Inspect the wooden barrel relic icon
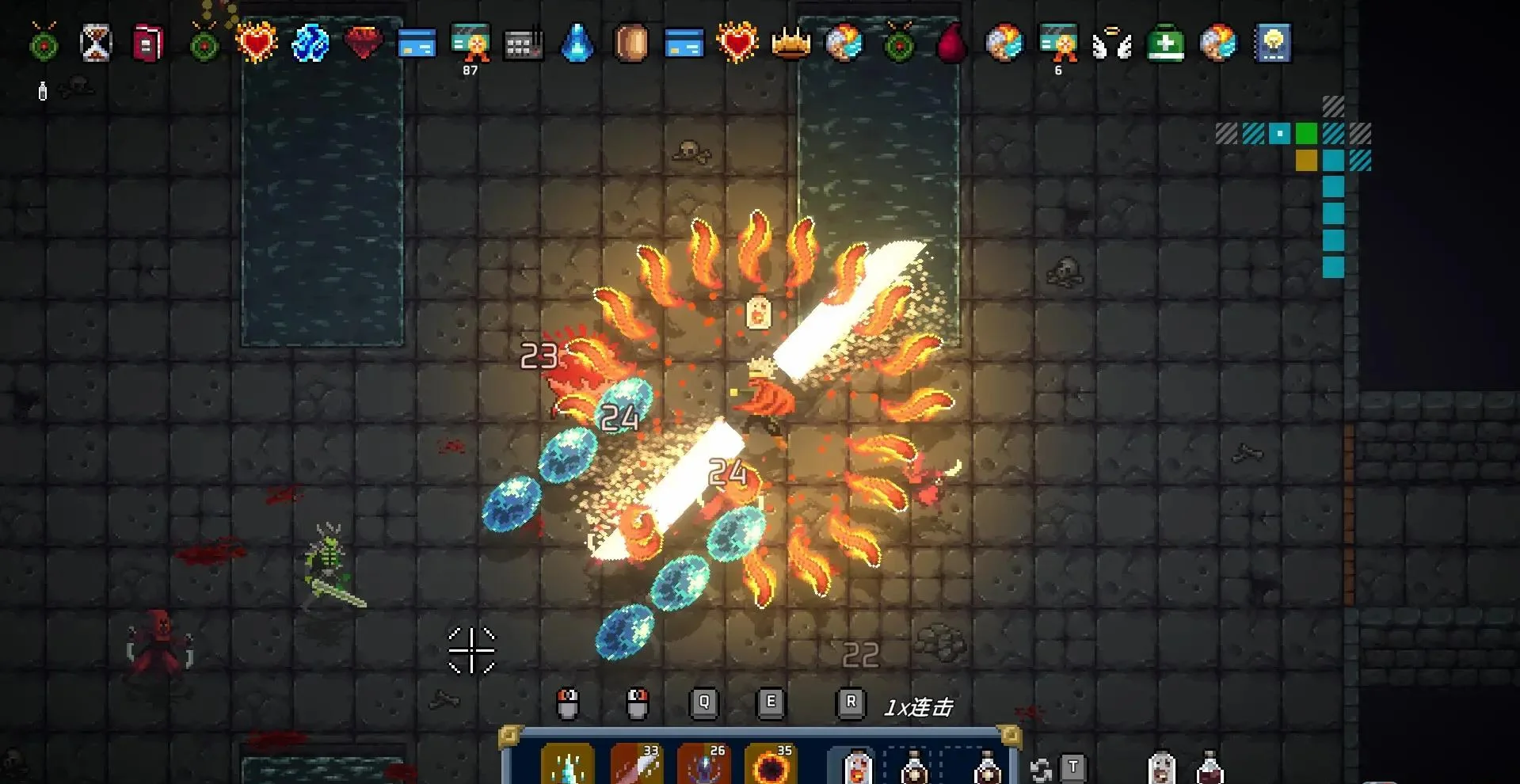This screenshot has width=1520, height=784. coord(630,42)
